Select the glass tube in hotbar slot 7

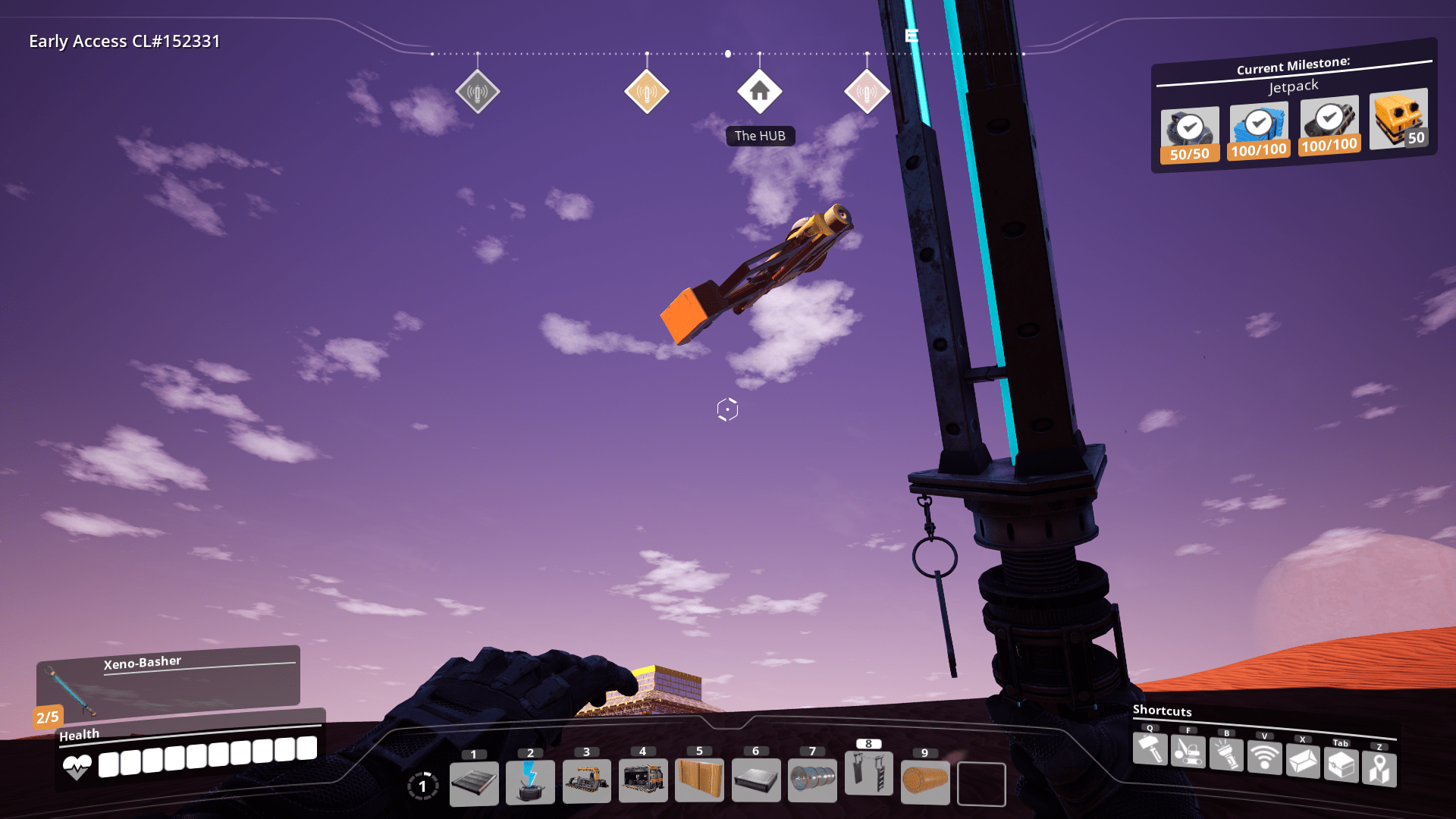click(x=812, y=780)
